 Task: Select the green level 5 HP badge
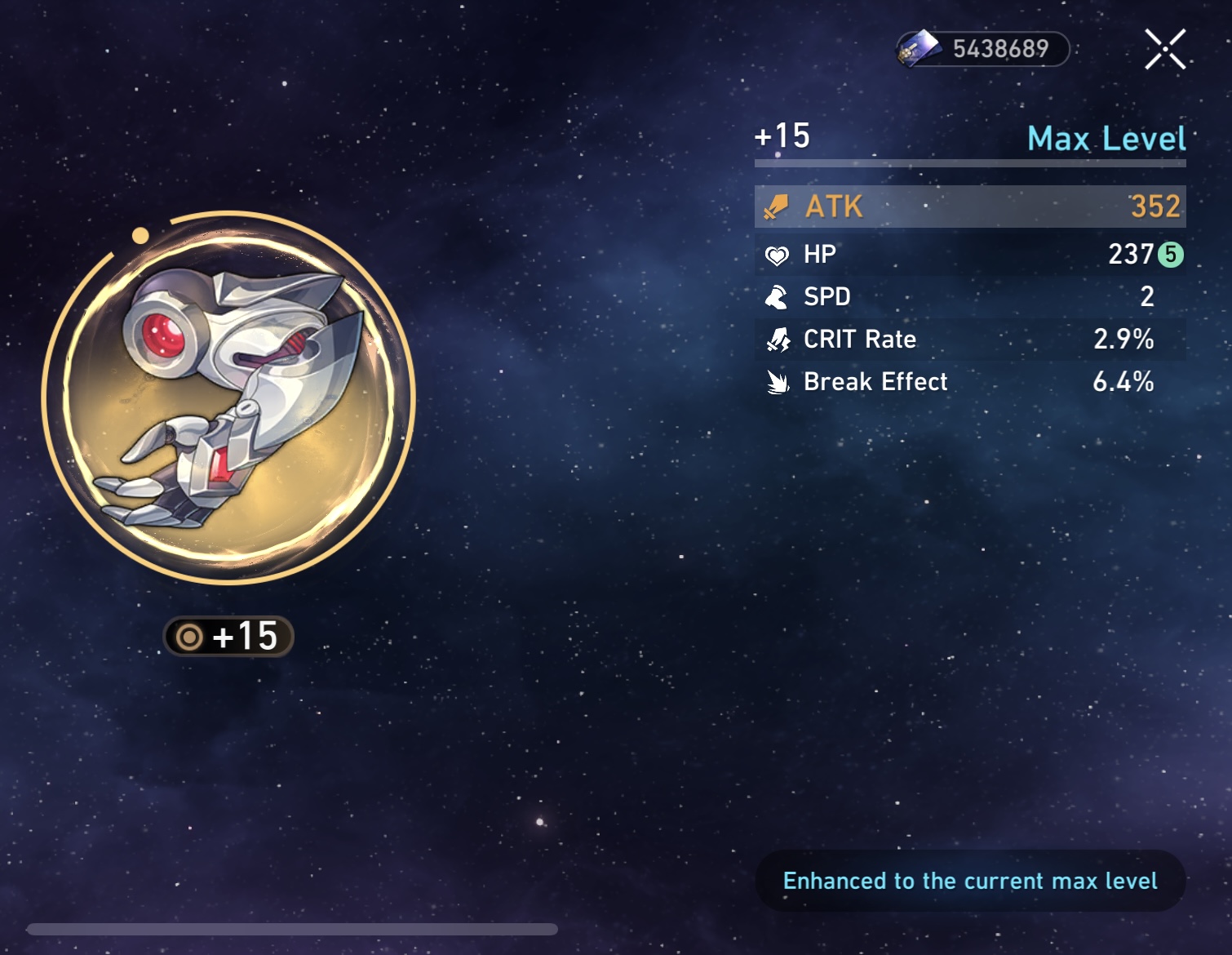(x=1169, y=255)
